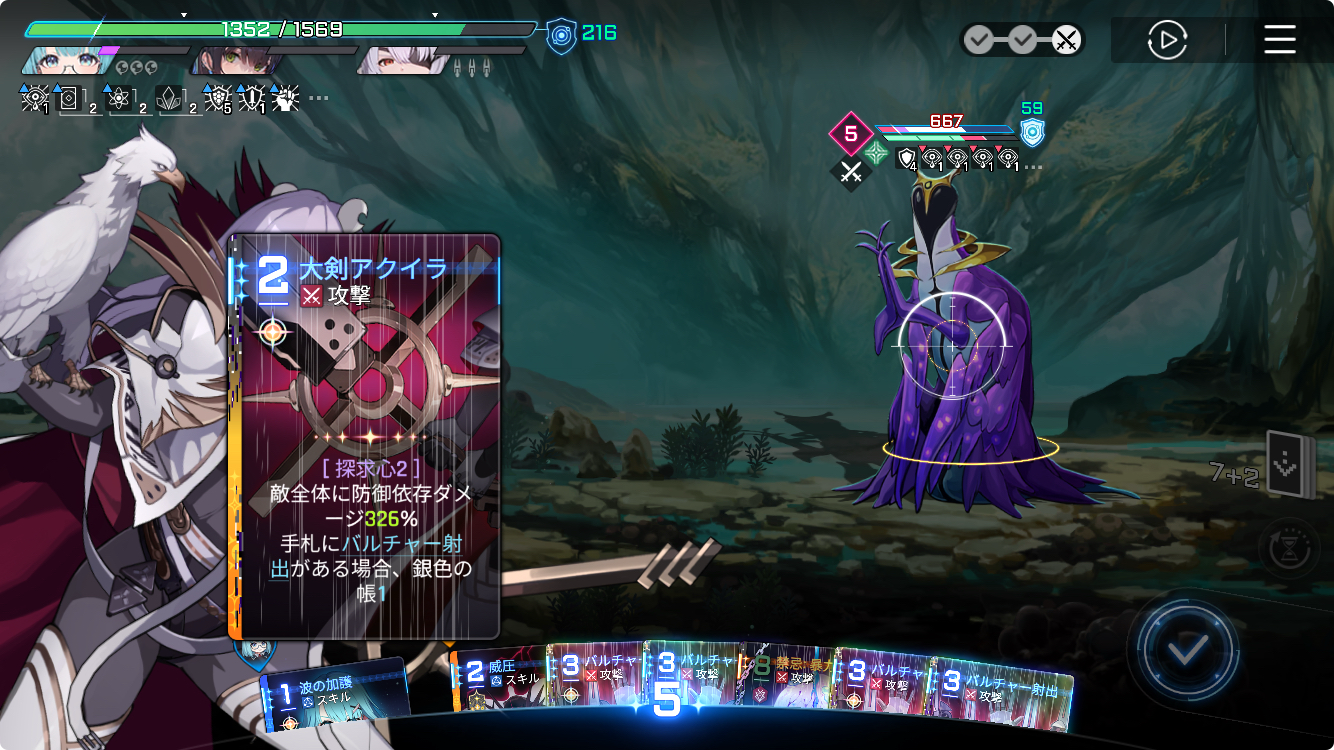Viewport: 1334px width, 750px height.
Task: Inspect the enemy crossed-swords intent icon
Action: click(851, 172)
